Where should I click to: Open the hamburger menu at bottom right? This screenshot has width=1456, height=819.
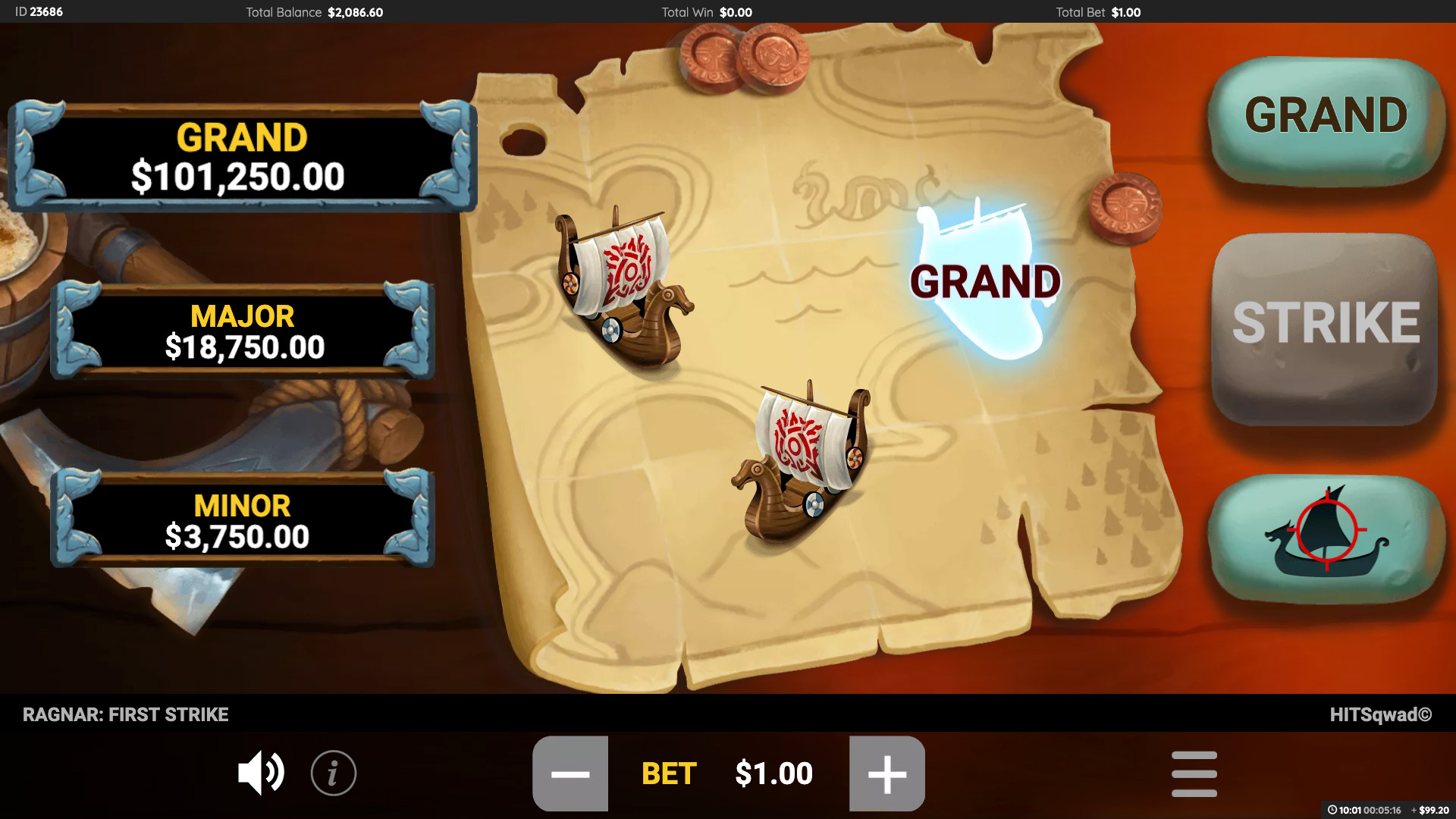[1194, 773]
